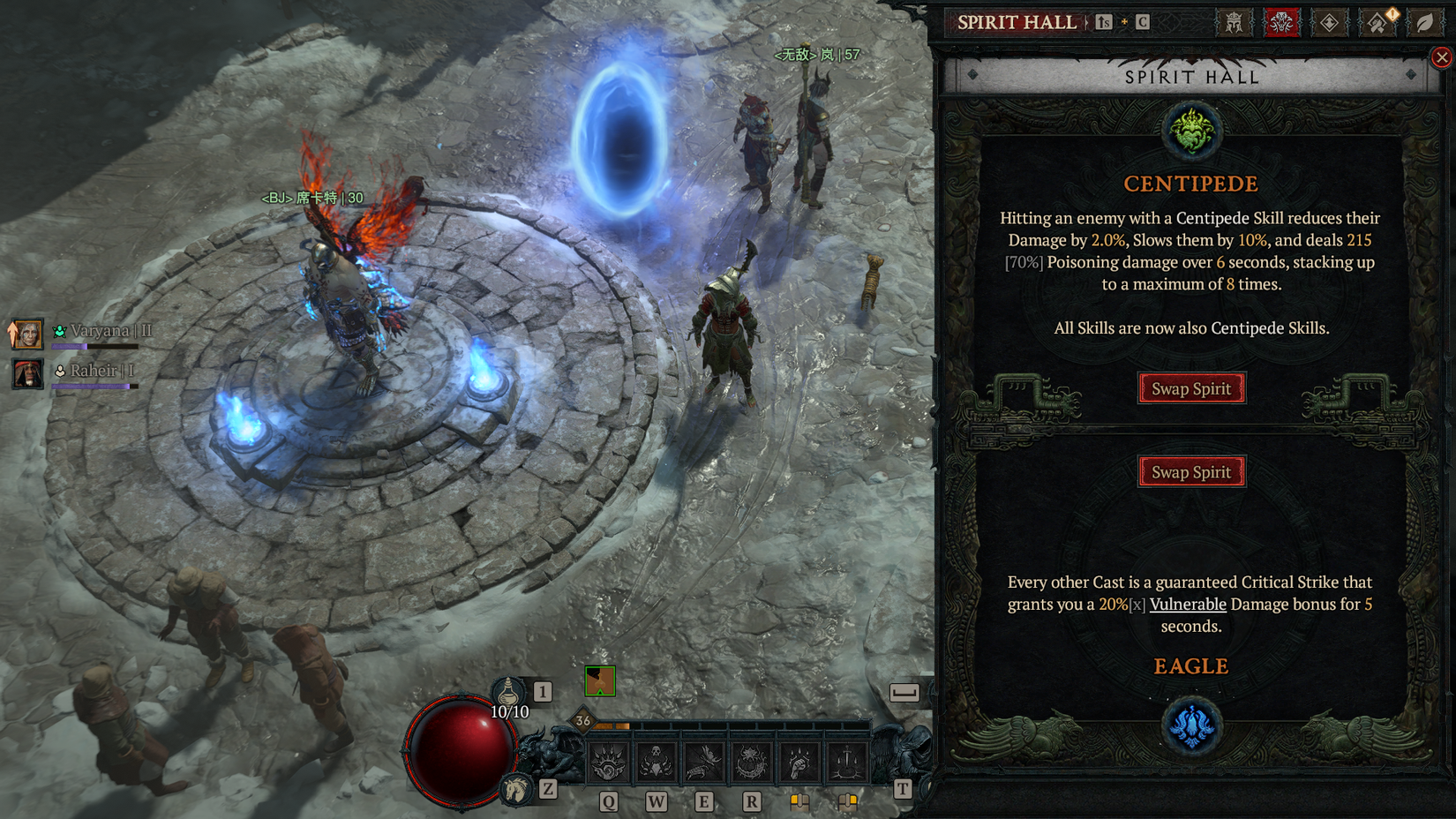Screen dimensions: 1456x819
Task: Open the red Spirit Hall emblem in the top bar
Action: tap(1280, 23)
